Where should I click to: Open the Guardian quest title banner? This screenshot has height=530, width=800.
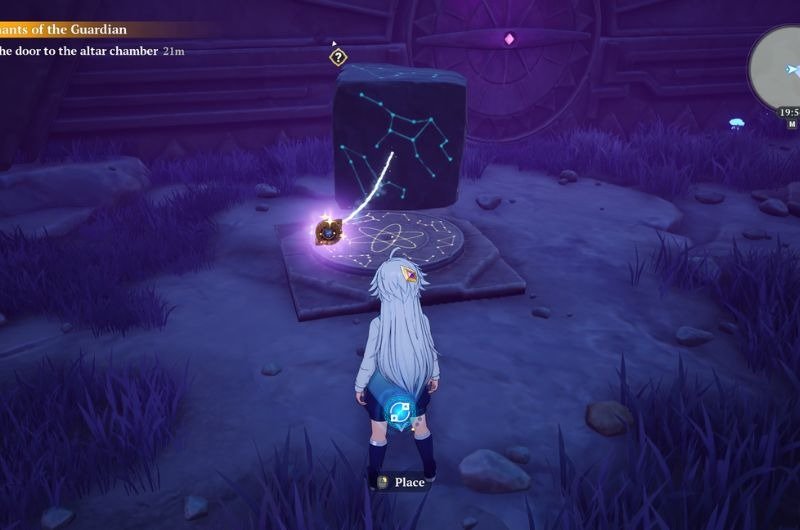pyautogui.click(x=65, y=30)
